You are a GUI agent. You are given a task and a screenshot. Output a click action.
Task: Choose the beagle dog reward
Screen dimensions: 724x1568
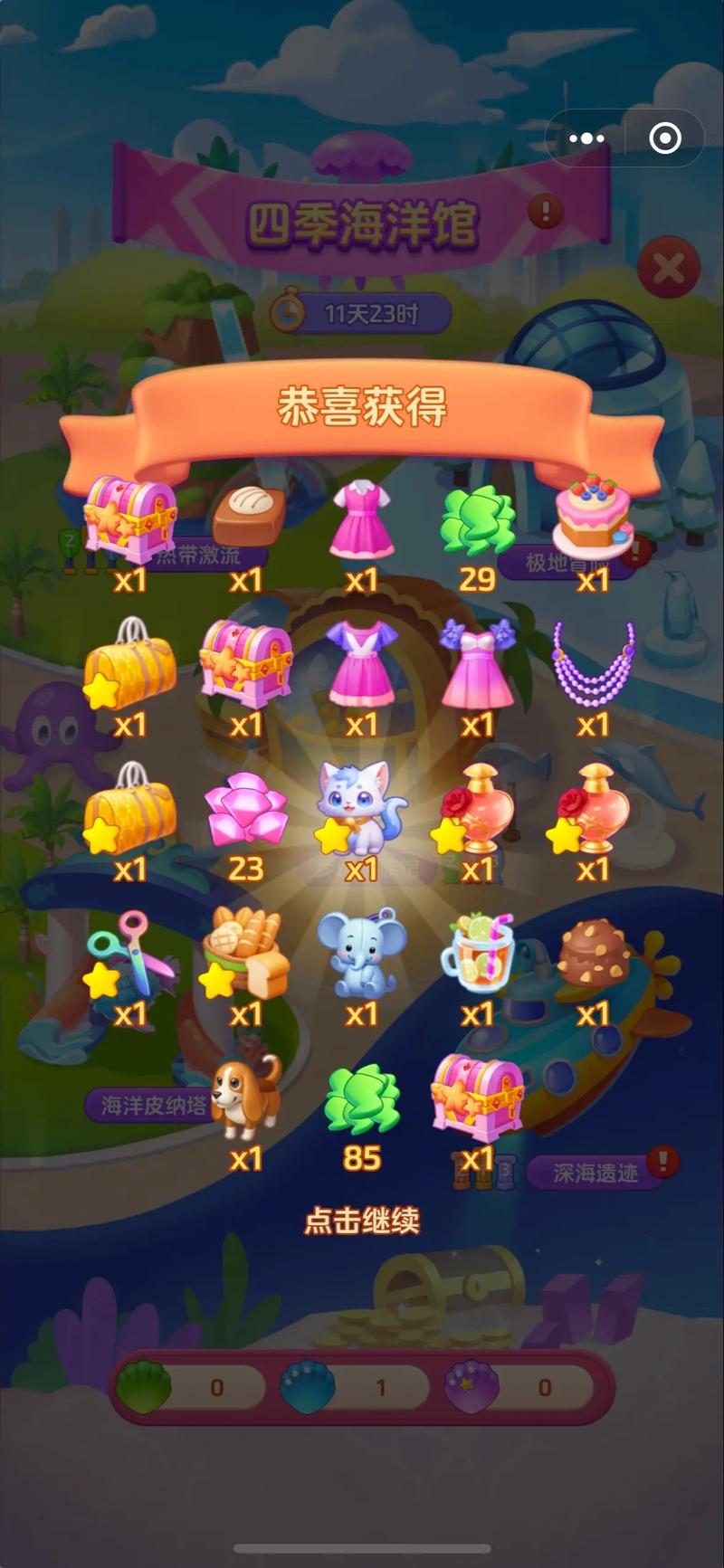[x=246, y=1098]
